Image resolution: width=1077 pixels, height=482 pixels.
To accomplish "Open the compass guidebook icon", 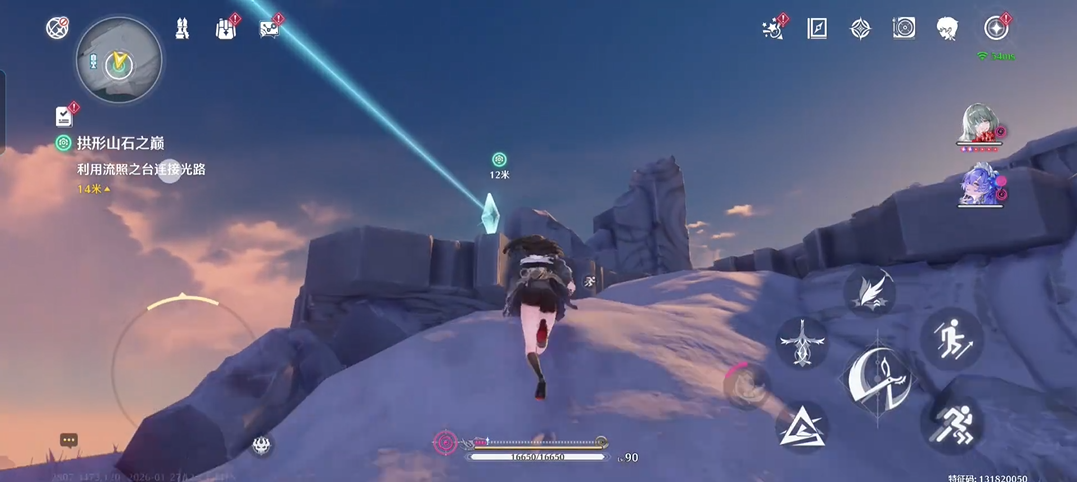I will click(817, 29).
